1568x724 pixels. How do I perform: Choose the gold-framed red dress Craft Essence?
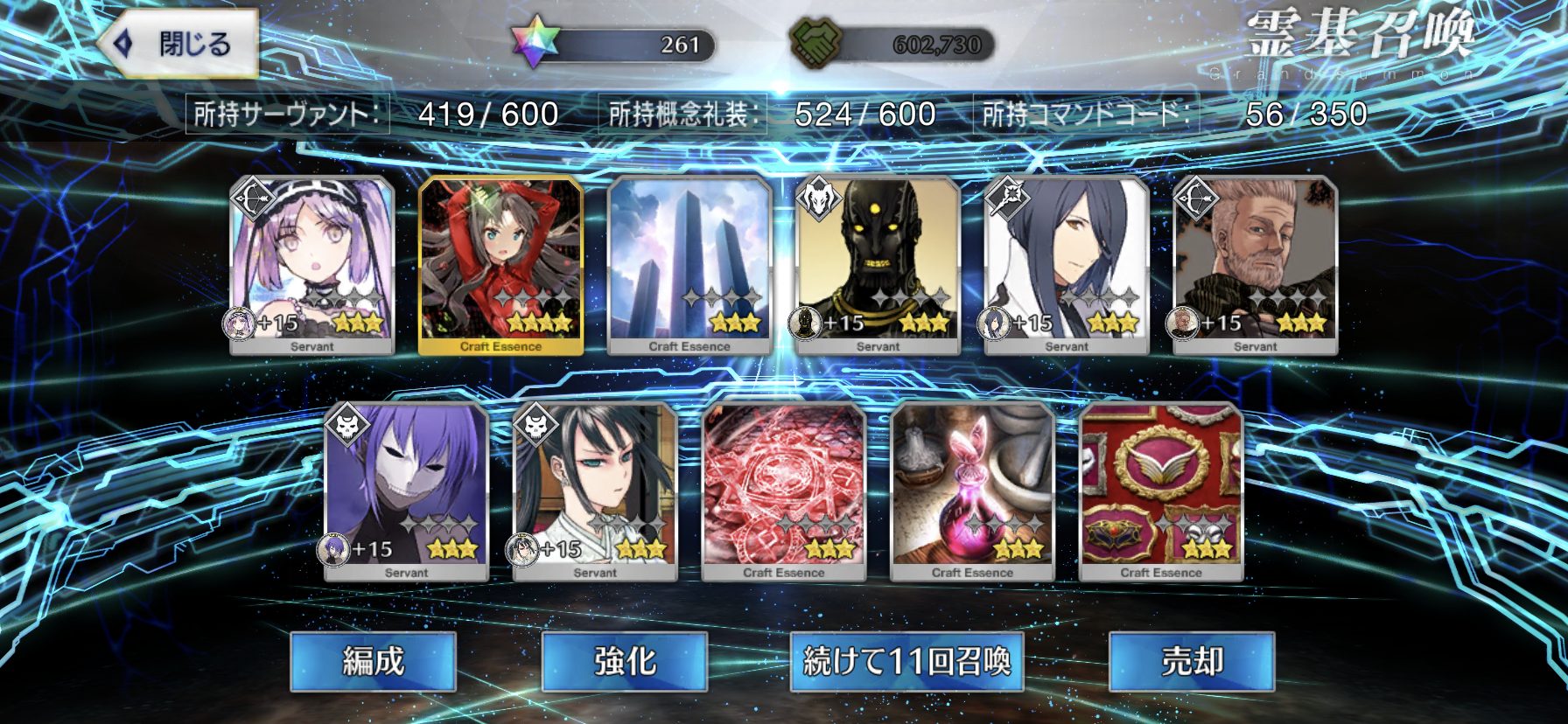(500, 264)
